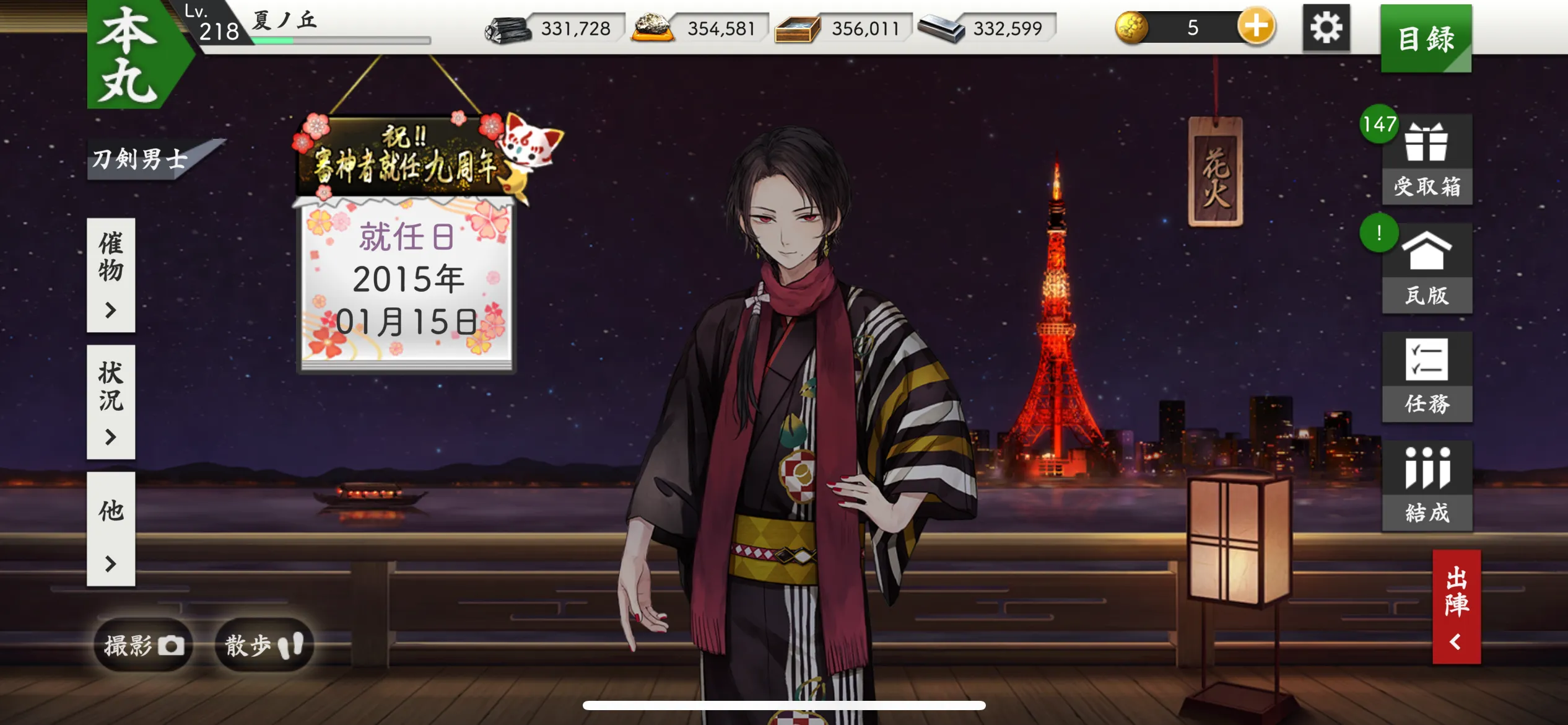Select the 撮影 camera mode
Image resolution: width=1568 pixels, height=725 pixels.
click(x=144, y=644)
